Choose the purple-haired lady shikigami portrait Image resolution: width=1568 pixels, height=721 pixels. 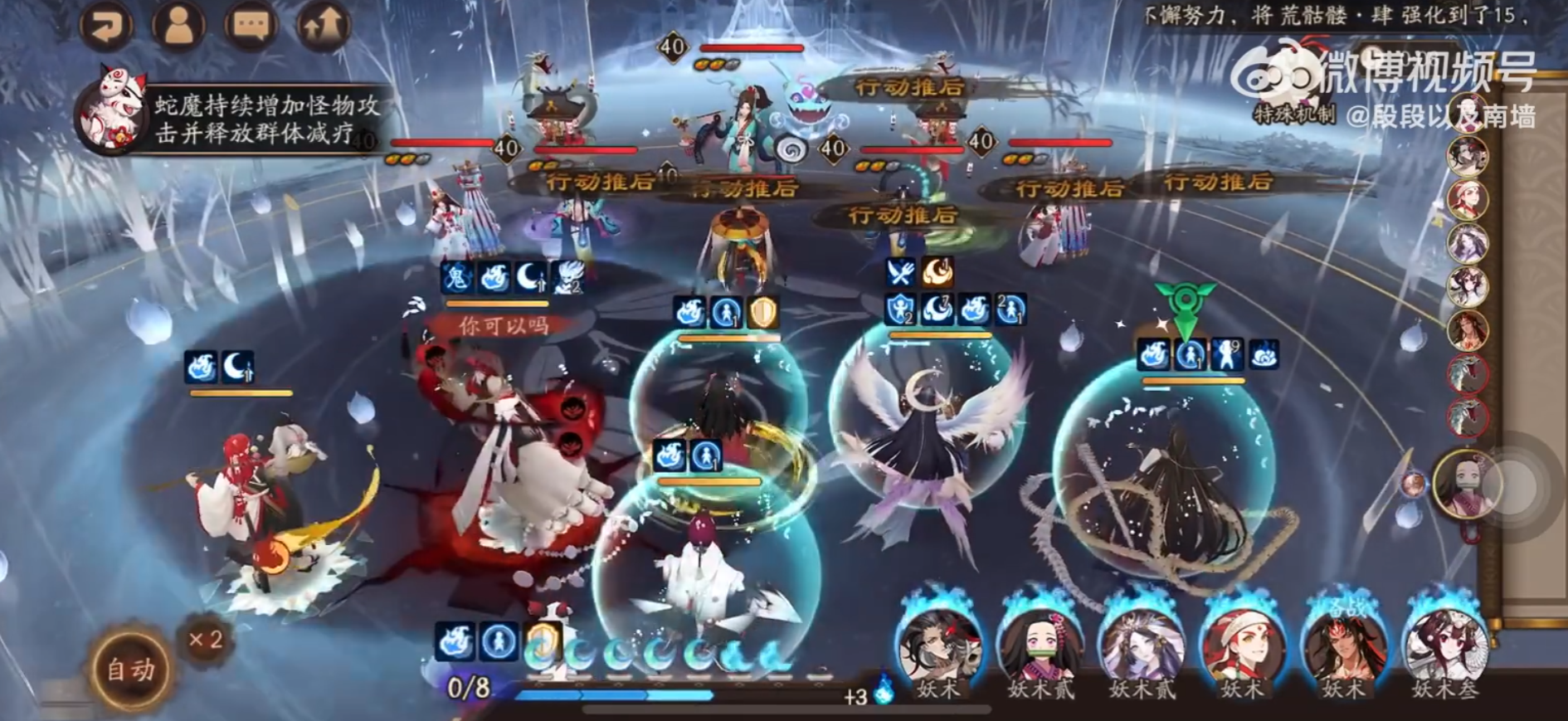1142,647
